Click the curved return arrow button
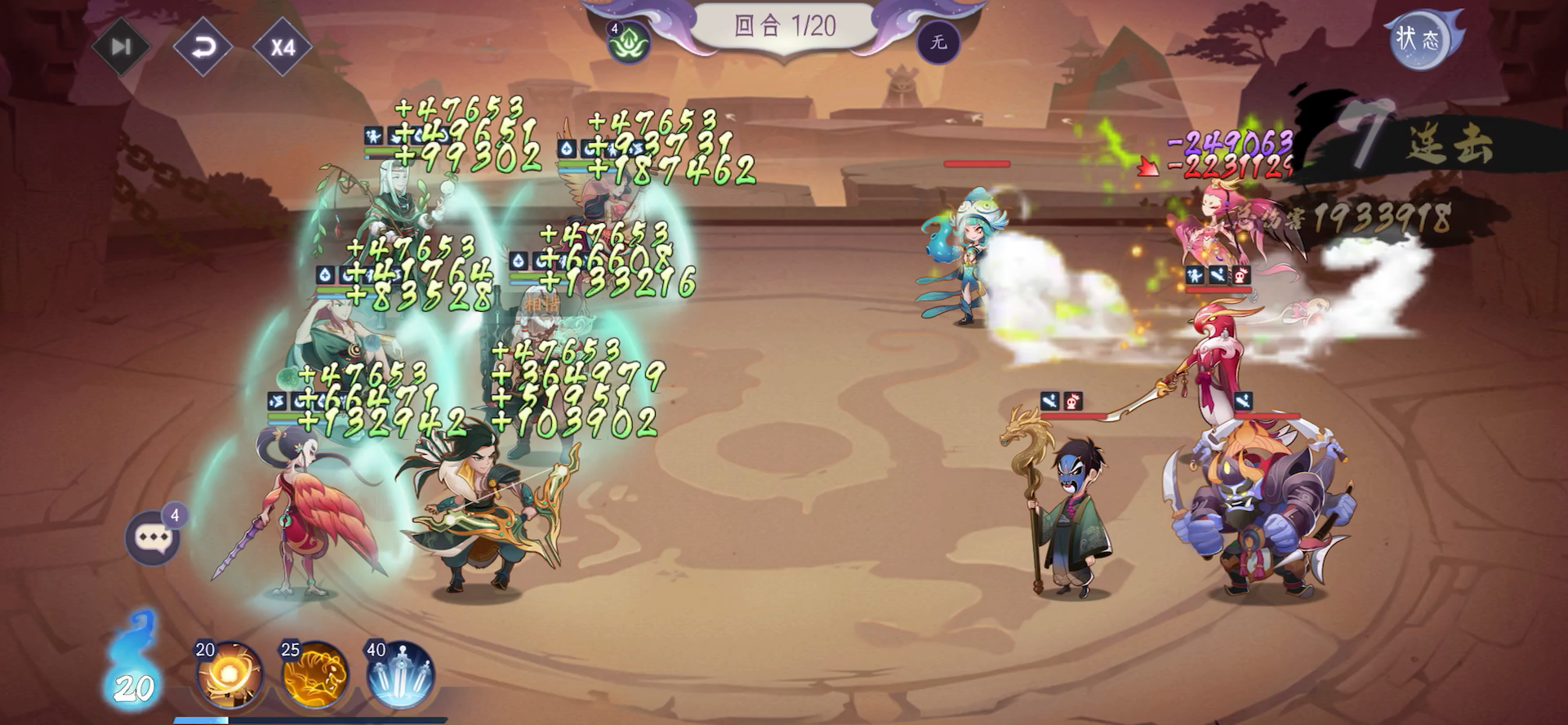This screenshot has height=725, width=1568. pos(202,47)
